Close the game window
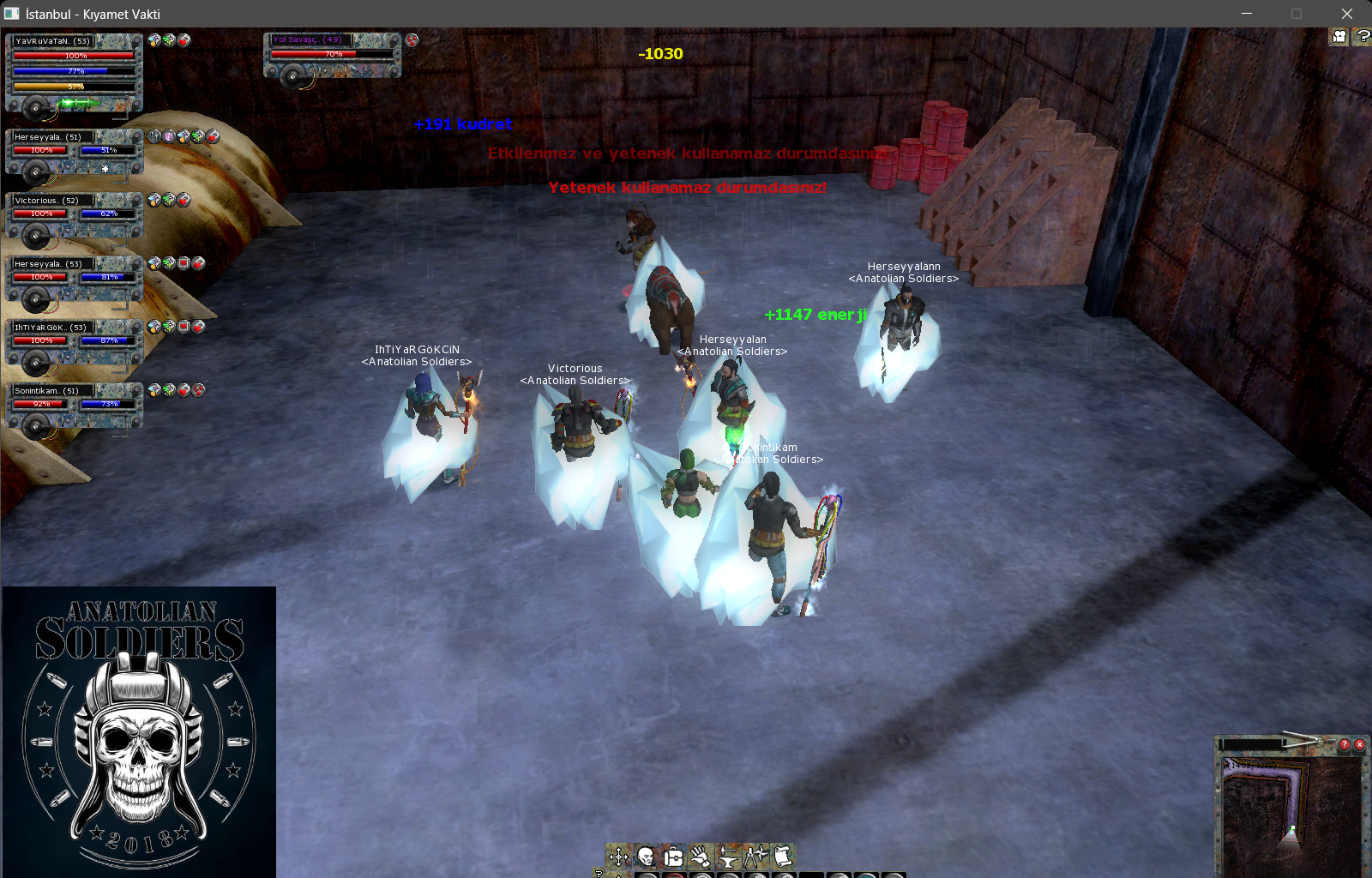1372x878 pixels. point(1346,14)
